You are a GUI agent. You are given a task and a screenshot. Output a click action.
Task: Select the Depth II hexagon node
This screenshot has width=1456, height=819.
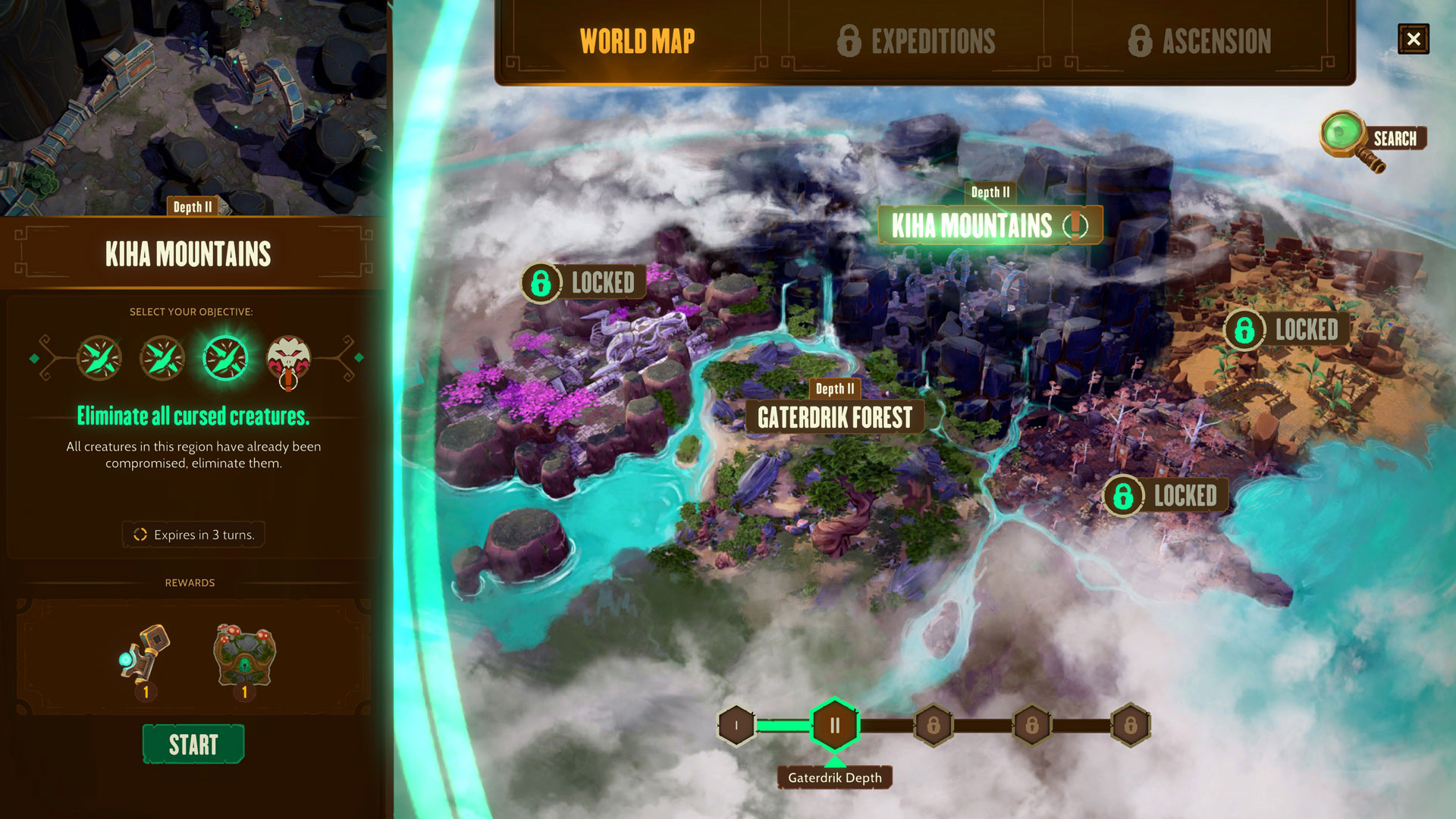(x=834, y=726)
